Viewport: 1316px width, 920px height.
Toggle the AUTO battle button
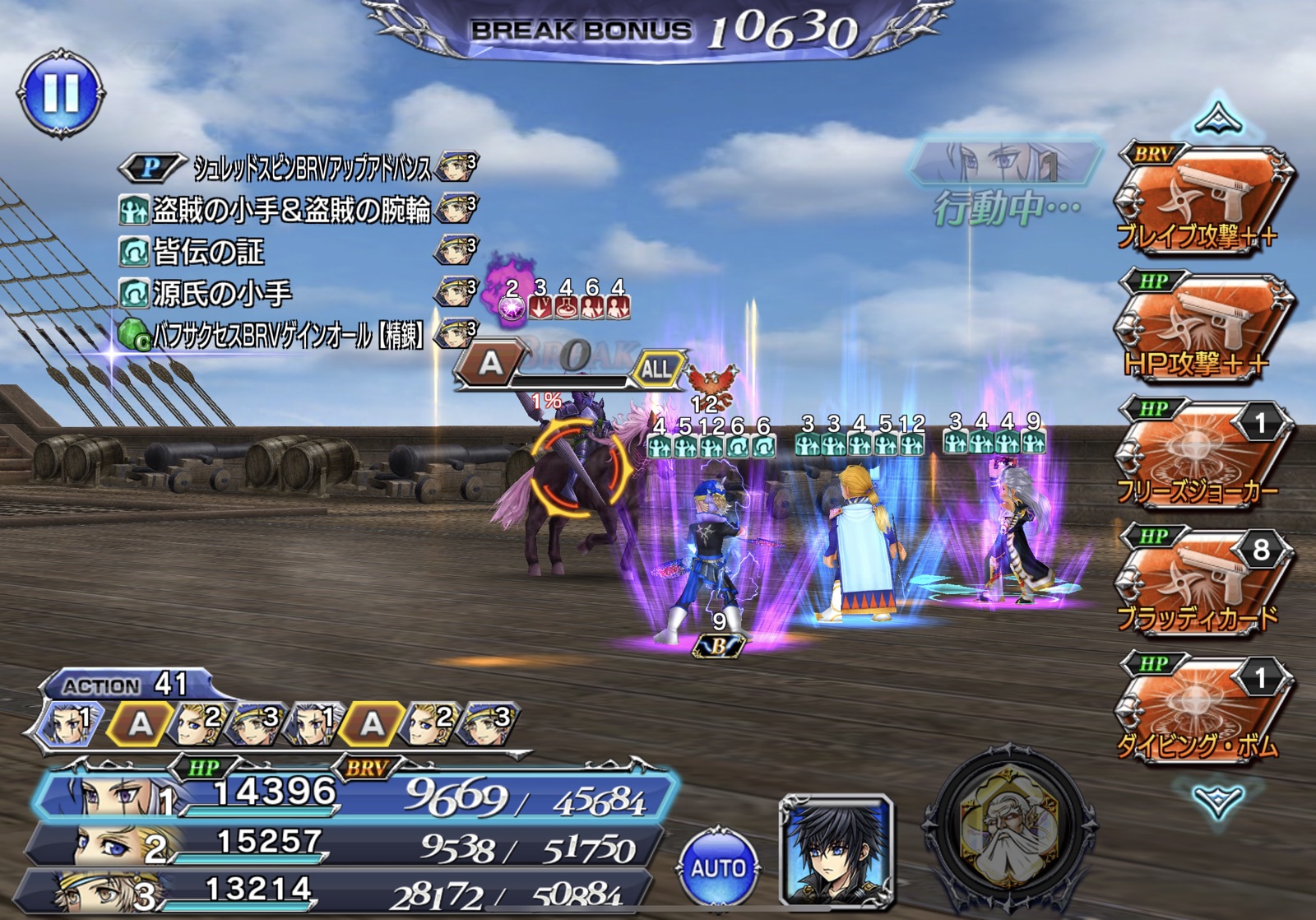tap(718, 867)
